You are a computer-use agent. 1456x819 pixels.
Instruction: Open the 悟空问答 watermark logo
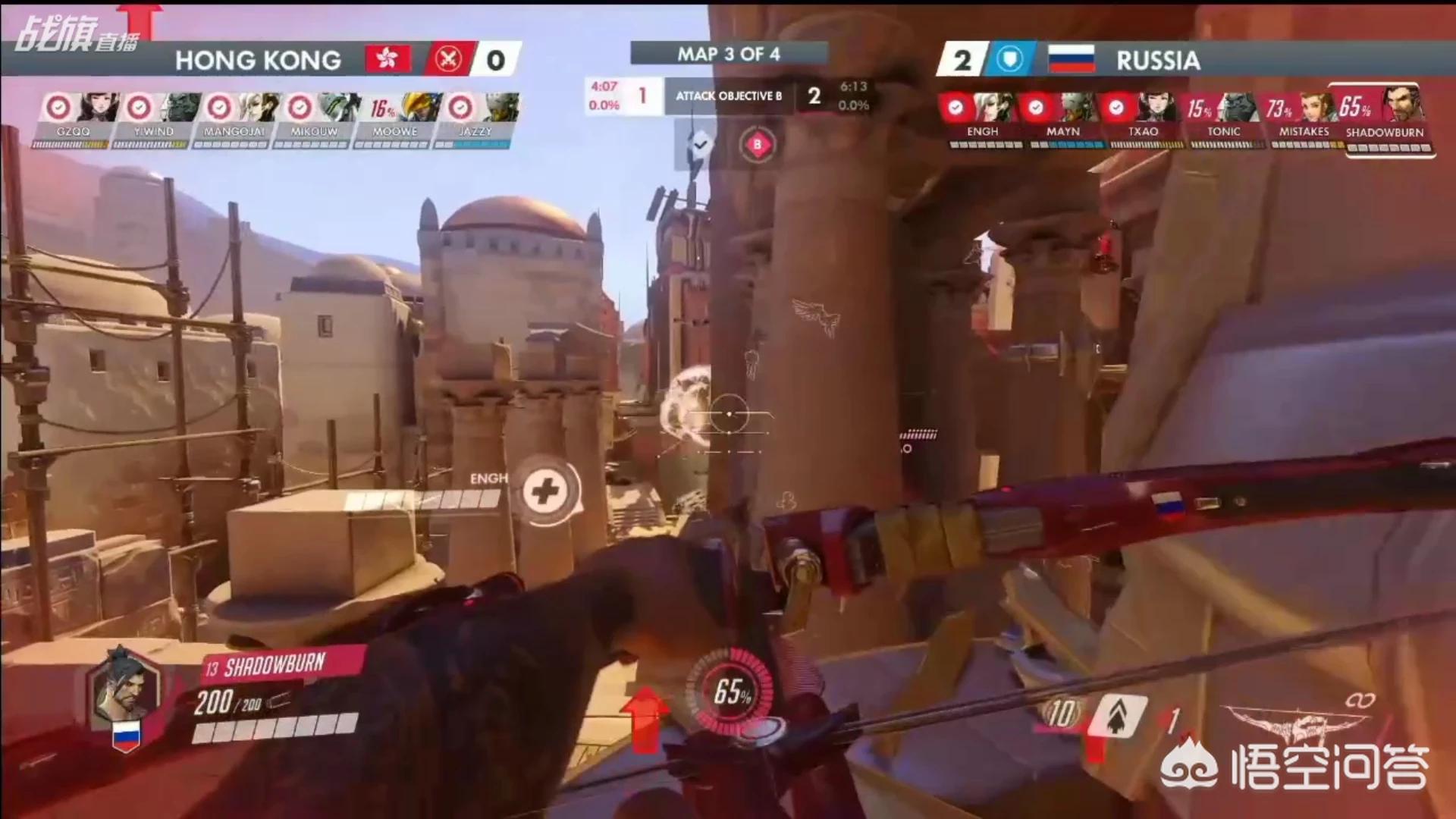(1295, 767)
